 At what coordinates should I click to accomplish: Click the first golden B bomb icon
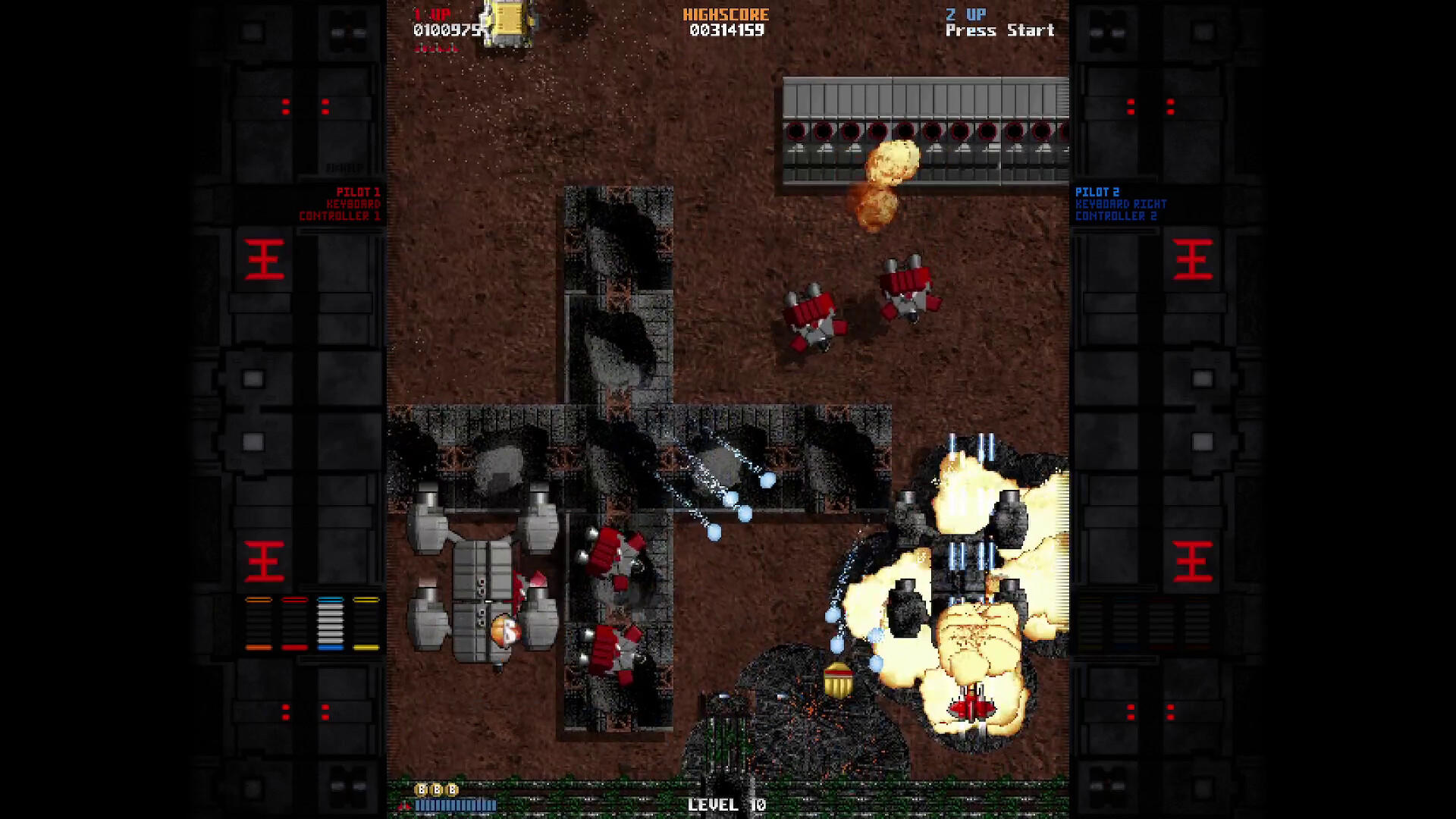[421, 789]
